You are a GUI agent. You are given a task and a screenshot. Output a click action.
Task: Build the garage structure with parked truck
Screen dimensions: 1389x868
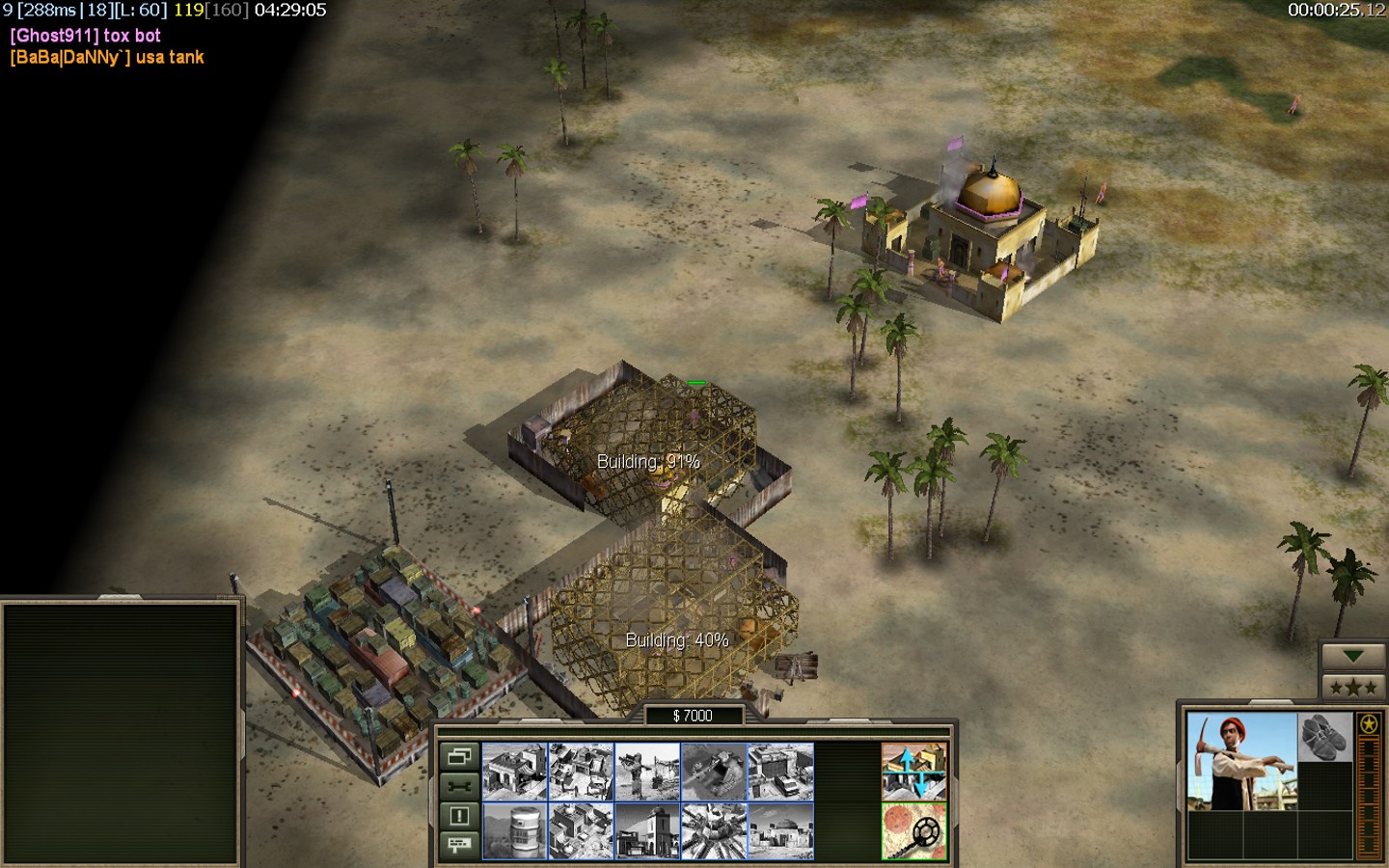(780, 772)
